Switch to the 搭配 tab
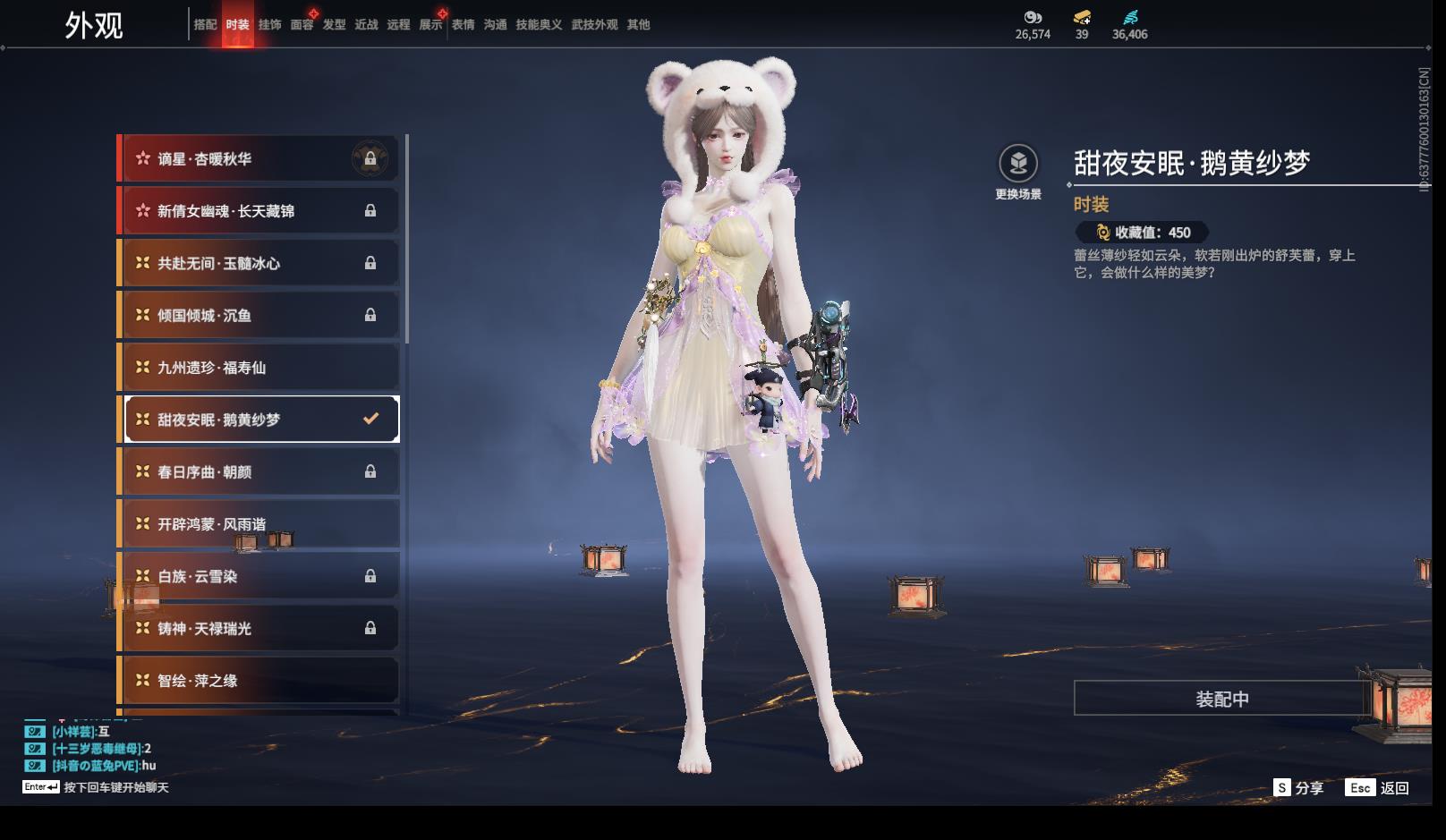The height and width of the screenshot is (840, 1446). pos(205,25)
